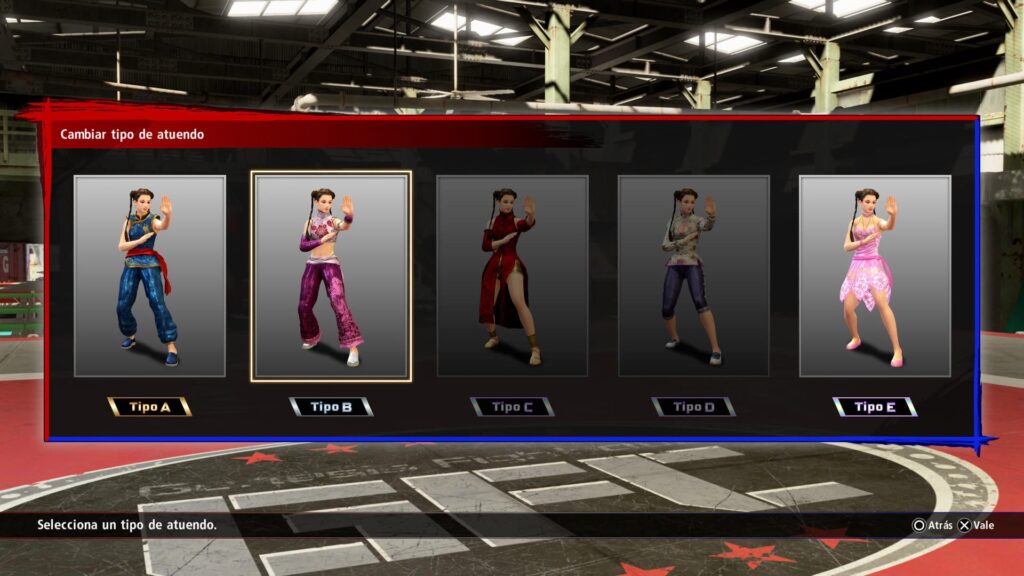Click the Tipo D label
1024x576 pixels.
[x=693, y=407]
